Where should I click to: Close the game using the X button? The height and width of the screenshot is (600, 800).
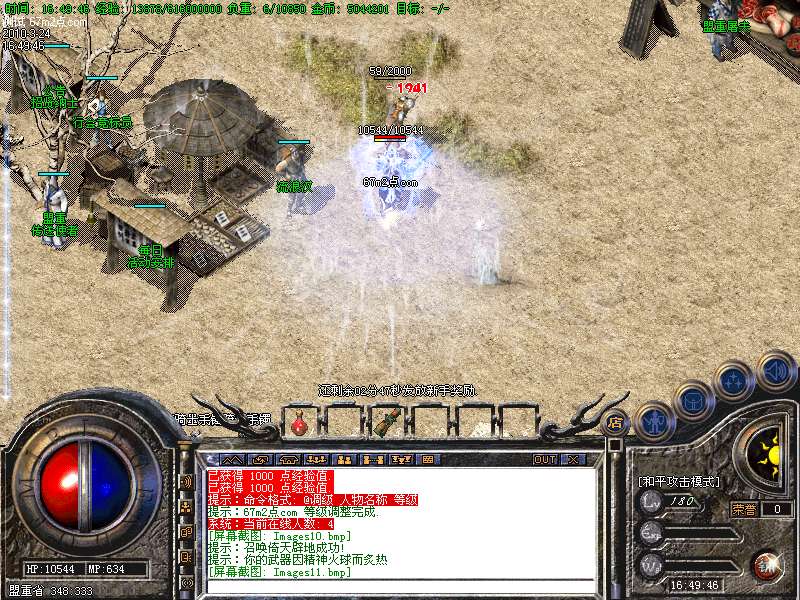tap(572, 459)
